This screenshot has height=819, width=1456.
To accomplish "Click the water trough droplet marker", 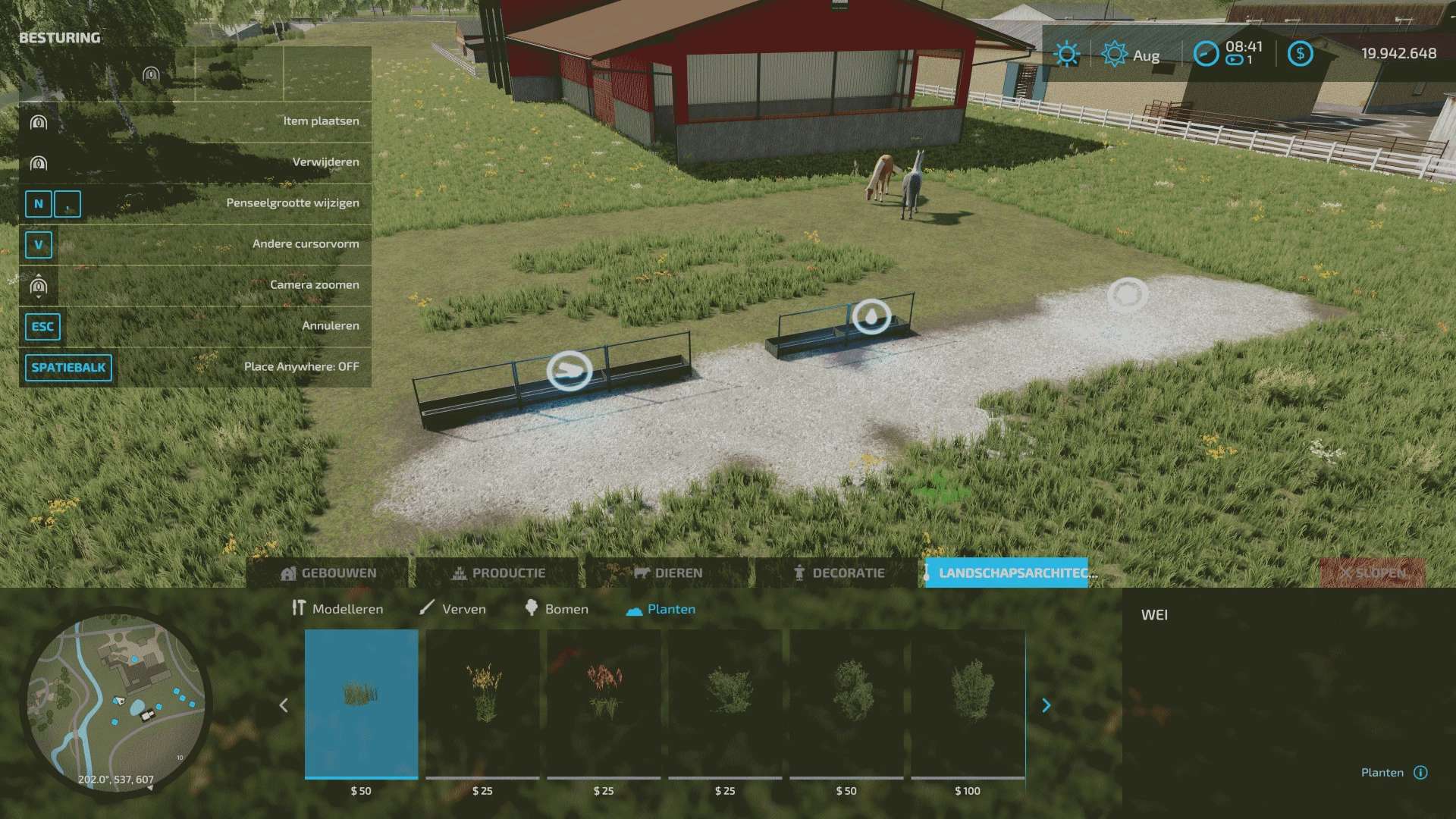I will 871,316.
